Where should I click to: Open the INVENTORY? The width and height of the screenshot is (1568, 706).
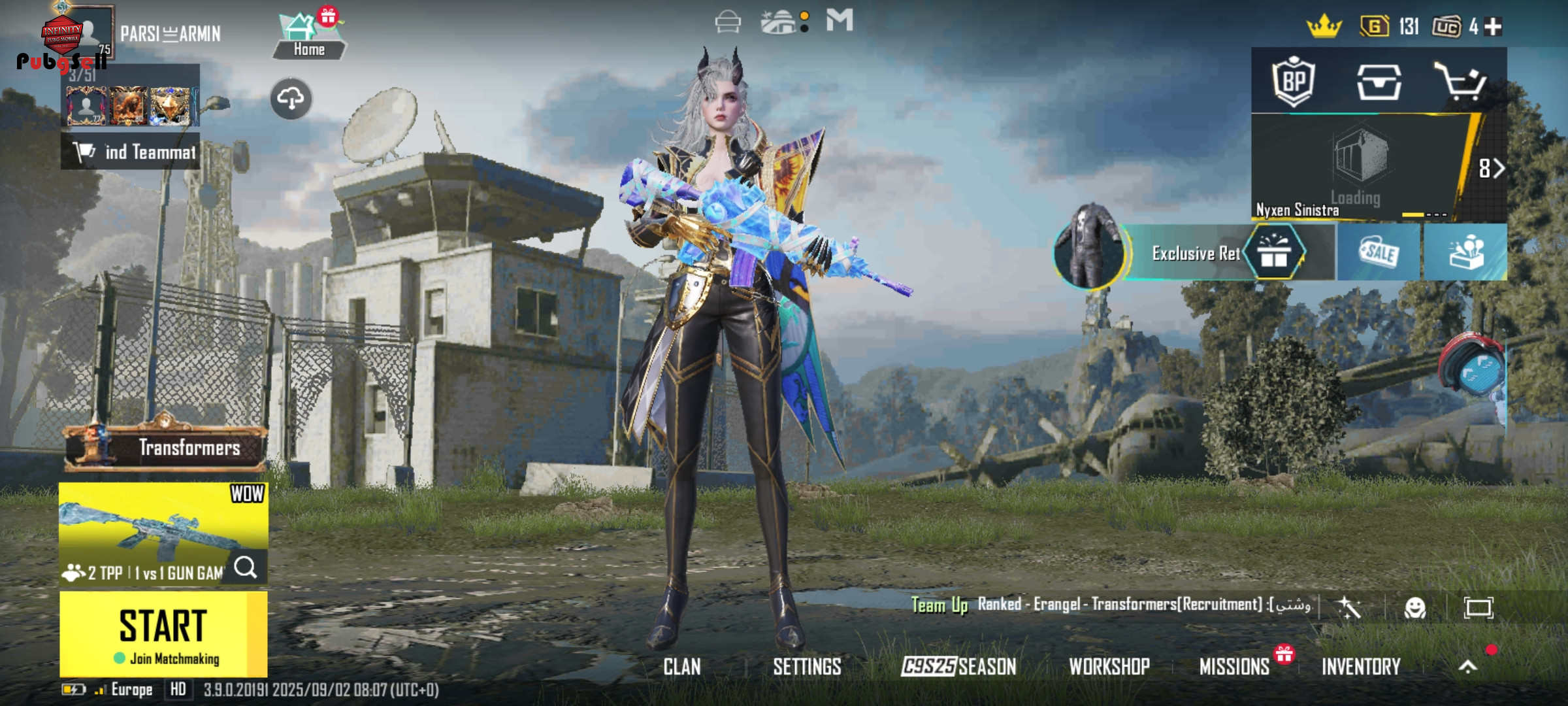(x=1361, y=667)
